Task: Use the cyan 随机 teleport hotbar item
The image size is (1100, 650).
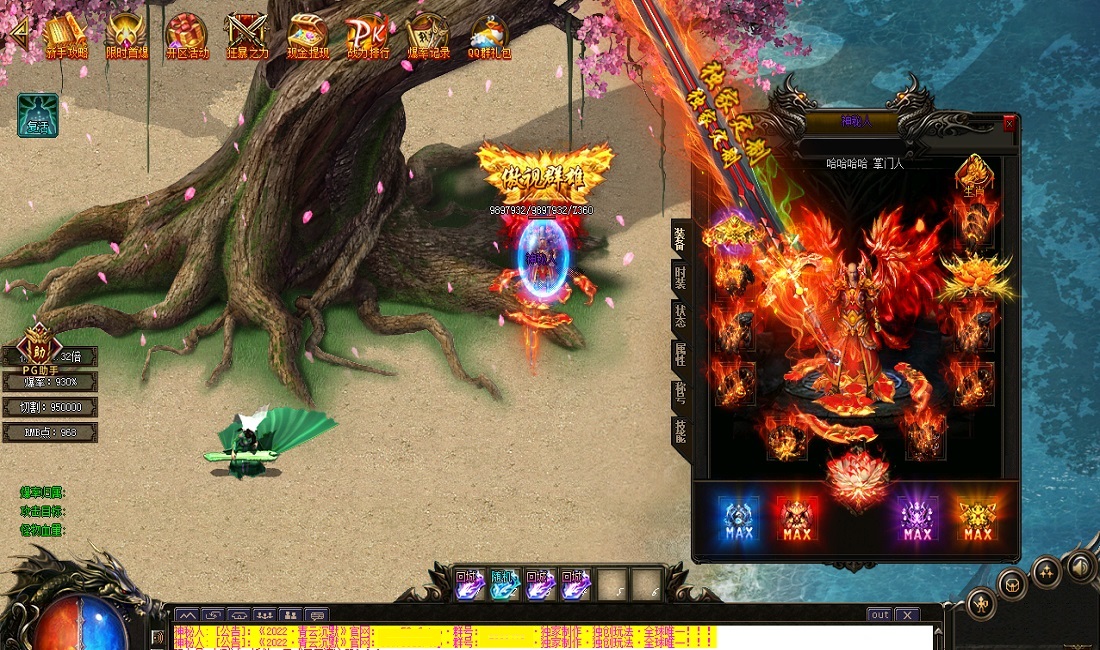Action: [x=503, y=584]
